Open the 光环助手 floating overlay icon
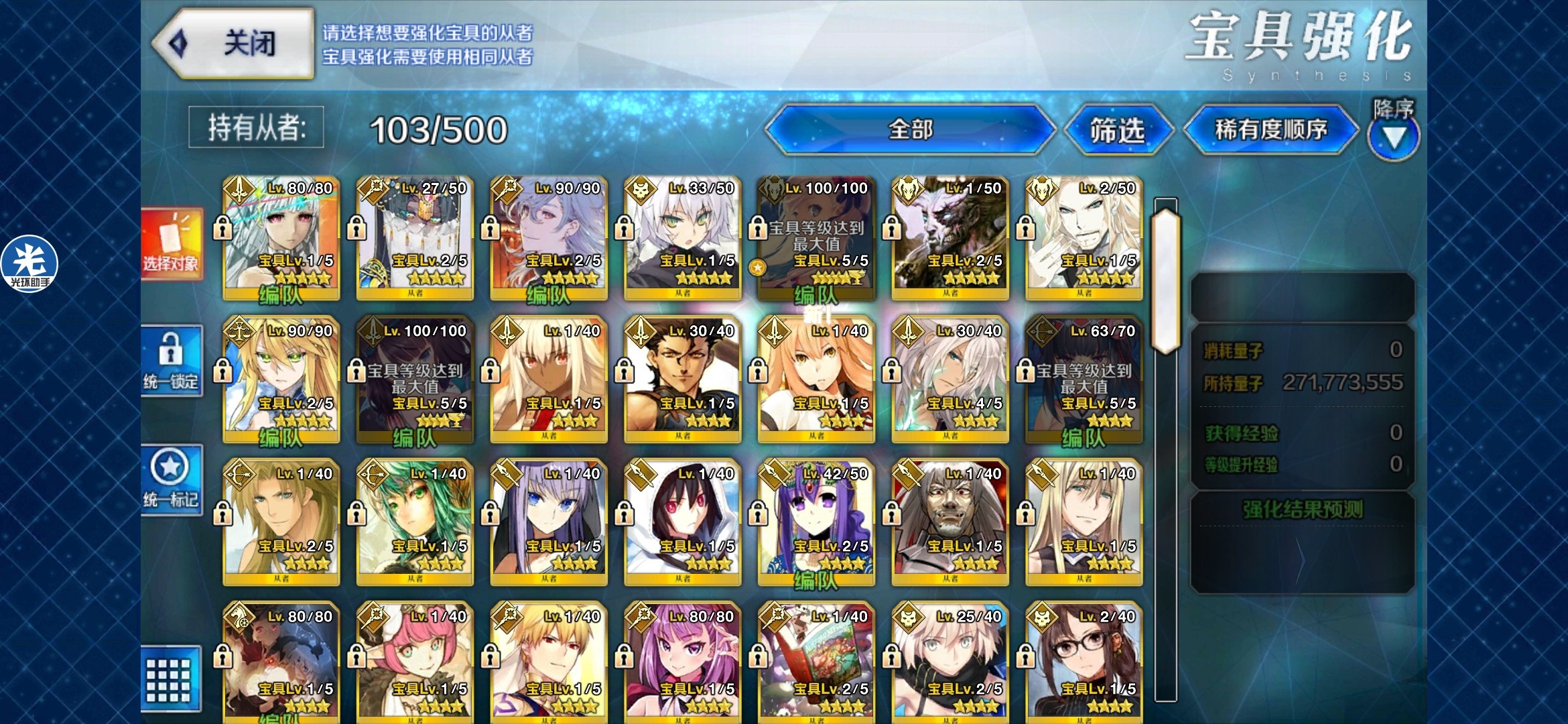This screenshot has height=724, width=1568. tap(29, 263)
